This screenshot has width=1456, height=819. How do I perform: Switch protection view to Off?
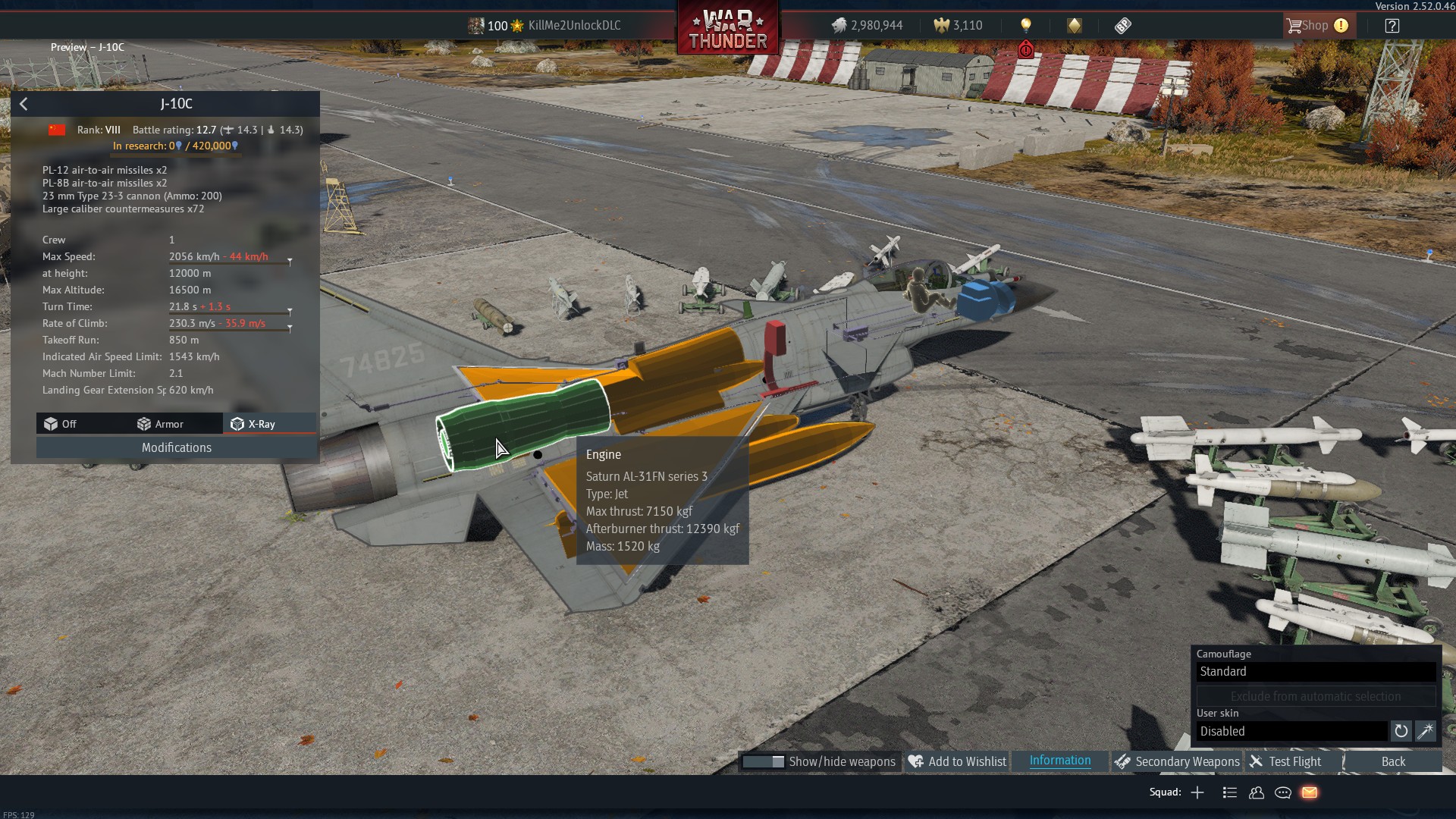[x=61, y=424]
